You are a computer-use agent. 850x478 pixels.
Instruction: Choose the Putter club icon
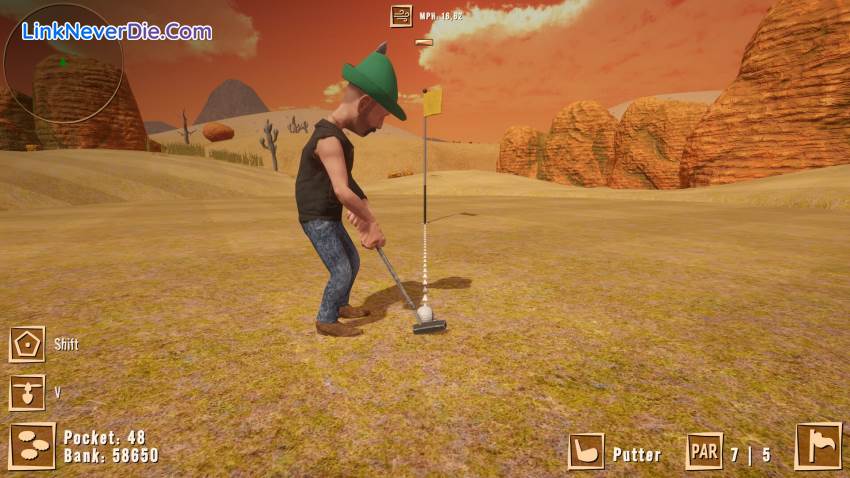586,452
